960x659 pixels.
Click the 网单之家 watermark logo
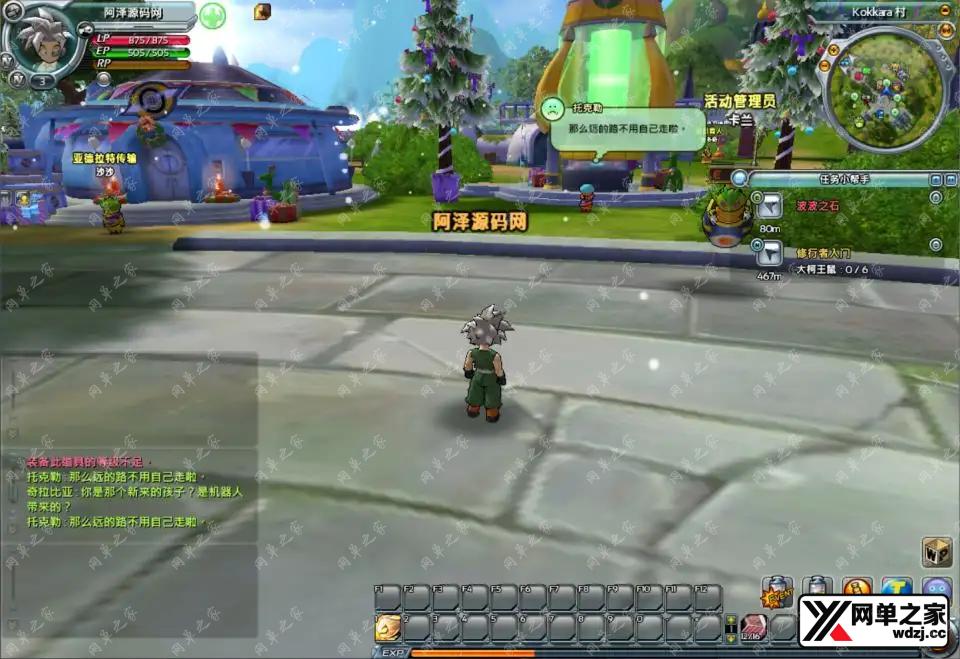(873, 620)
